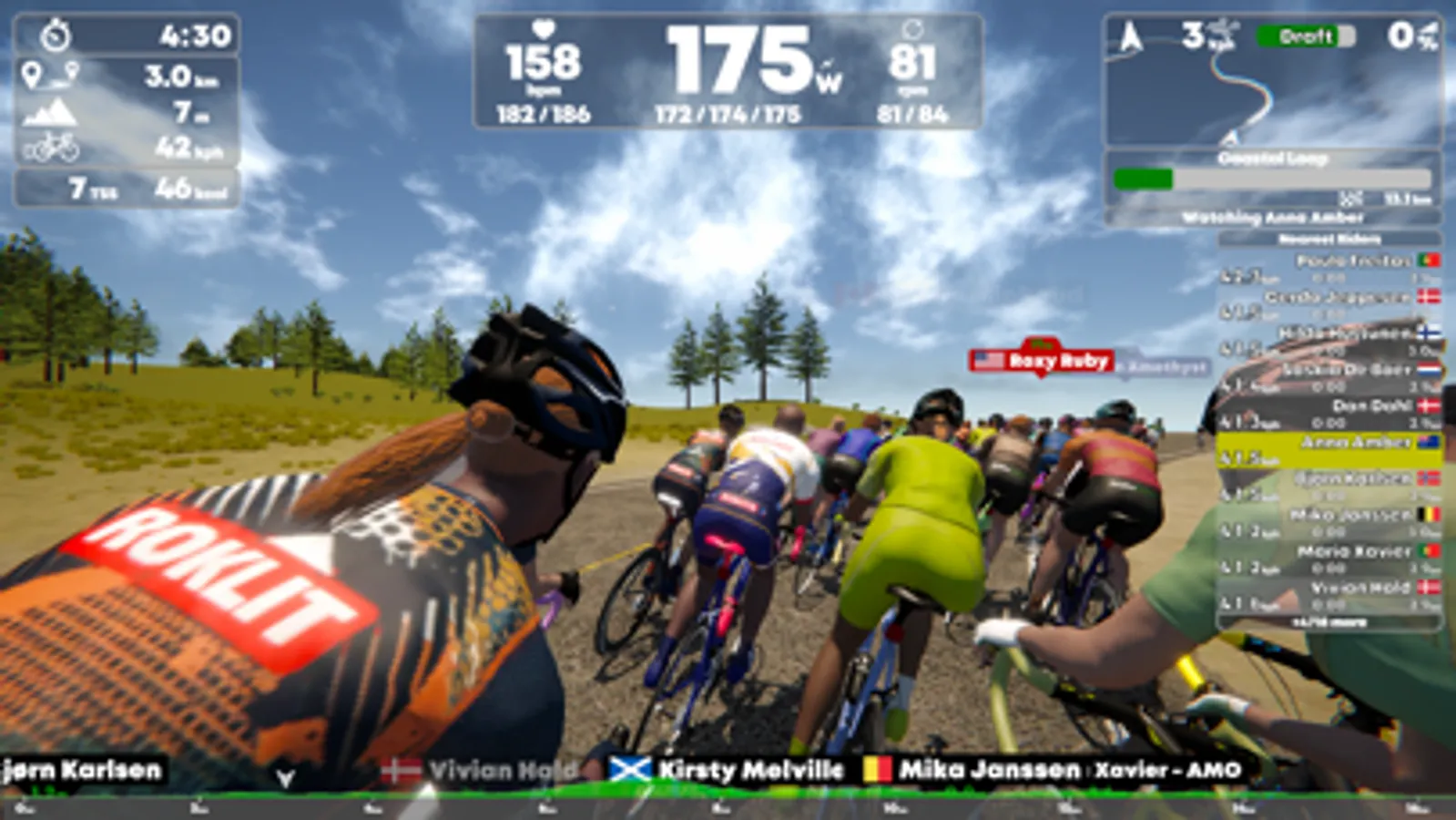
Task: Click the elevation mountain icon beside 7 m
Action: pos(52,110)
